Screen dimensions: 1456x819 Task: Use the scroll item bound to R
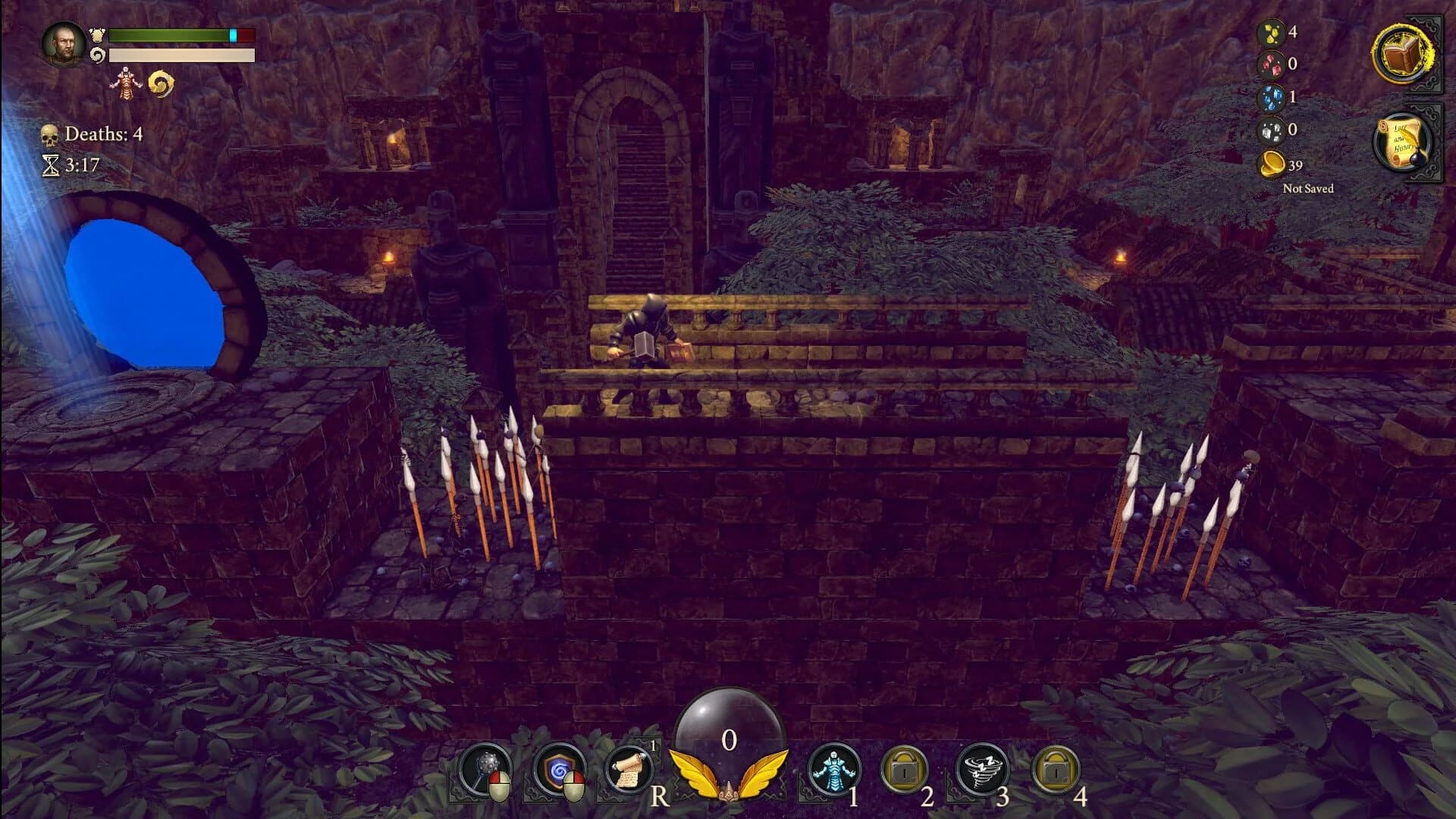tap(629, 768)
